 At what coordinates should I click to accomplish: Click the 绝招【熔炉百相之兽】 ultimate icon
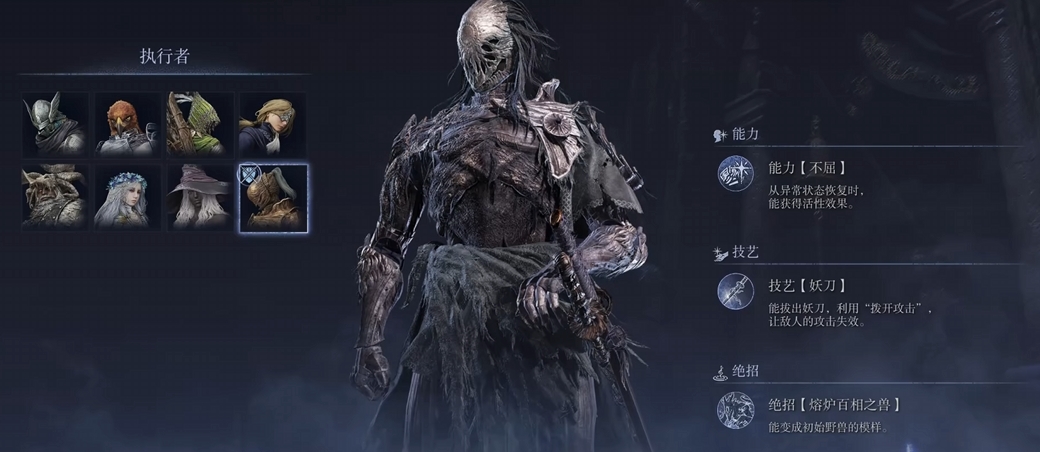[734, 410]
